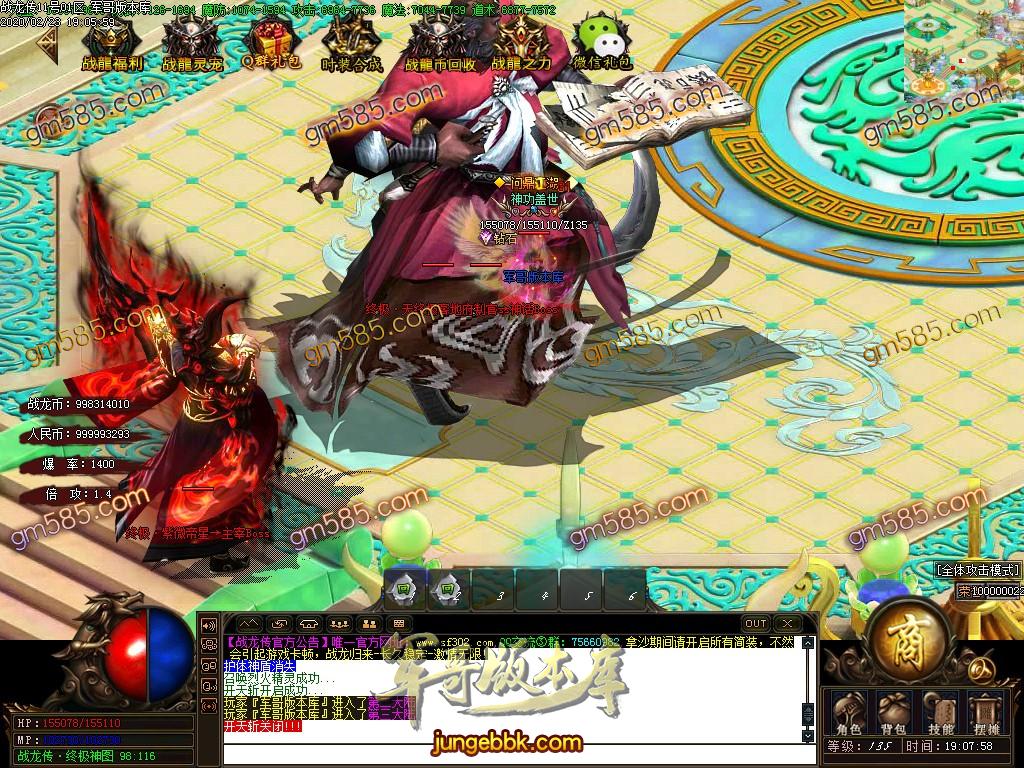Image resolution: width=1024 pixels, height=768 pixels.
Task: Click the minimap in the corner
Action: click(x=964, y=47)
